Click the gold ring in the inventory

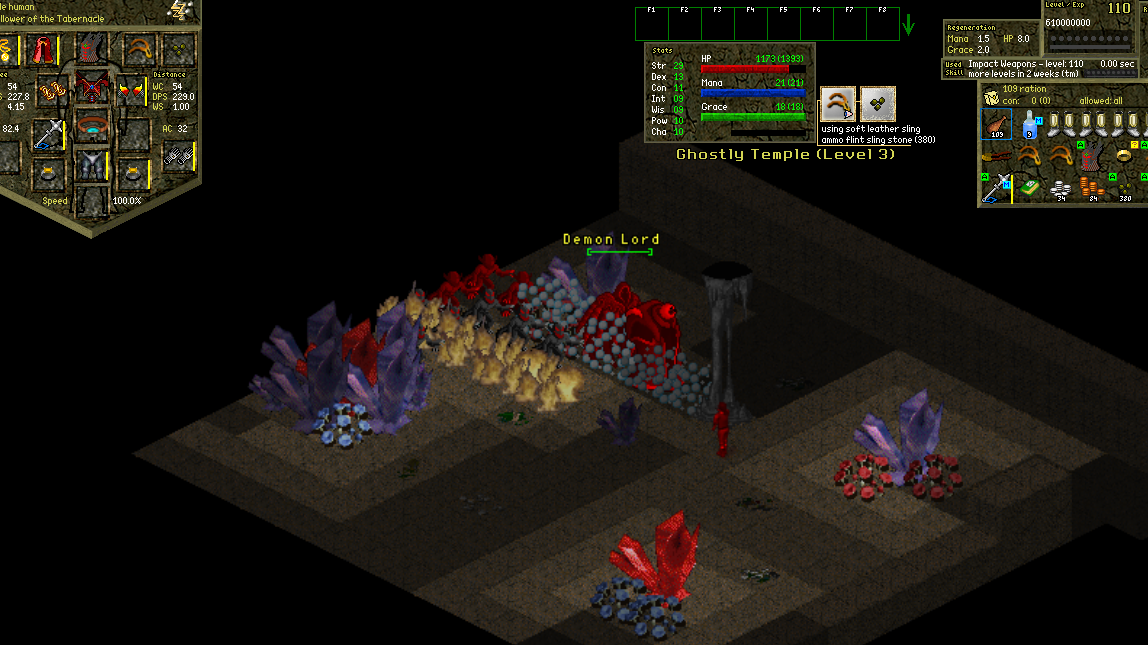click(x=1125, y=155)
